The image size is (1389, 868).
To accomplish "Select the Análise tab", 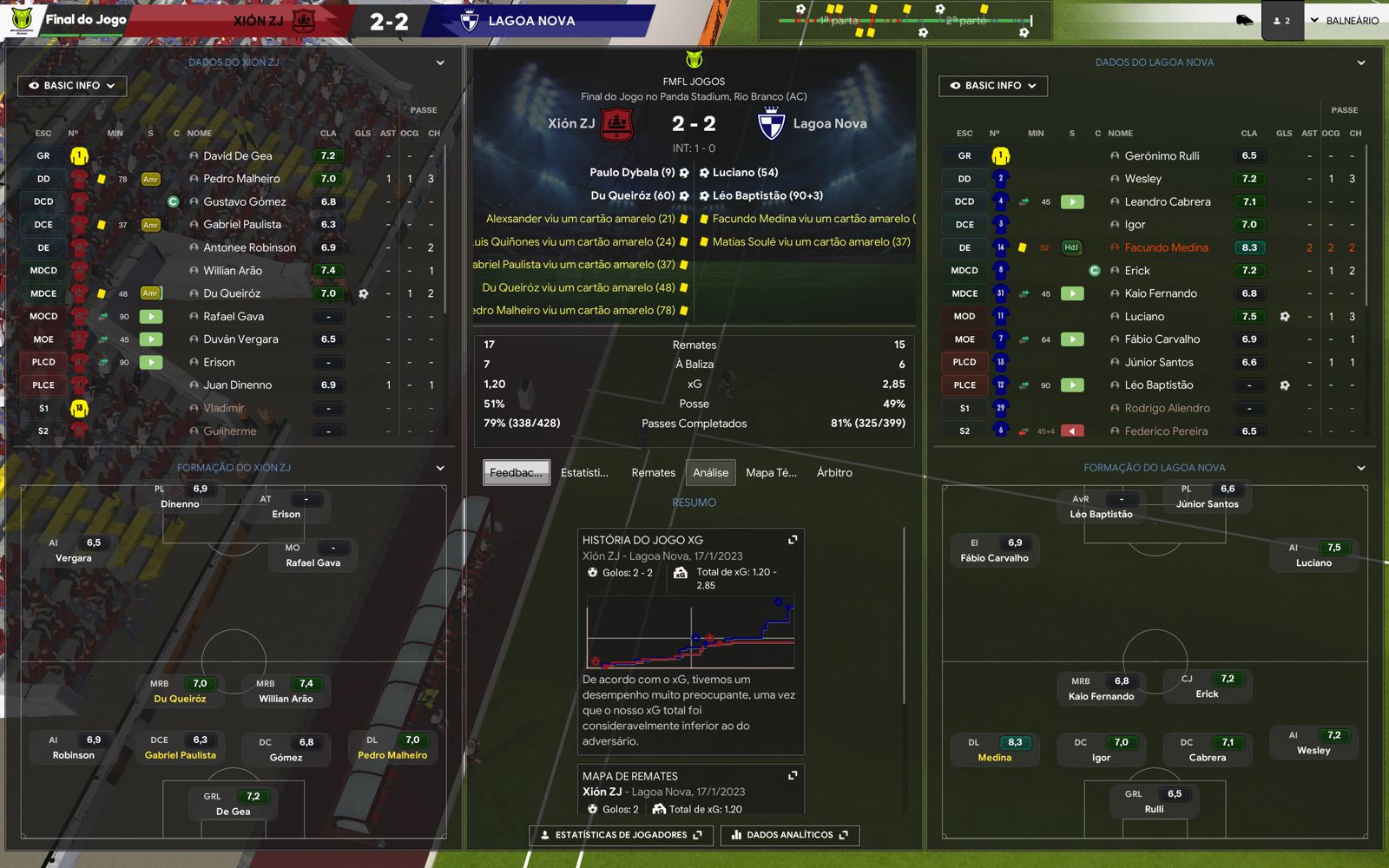I will point(710,472).
